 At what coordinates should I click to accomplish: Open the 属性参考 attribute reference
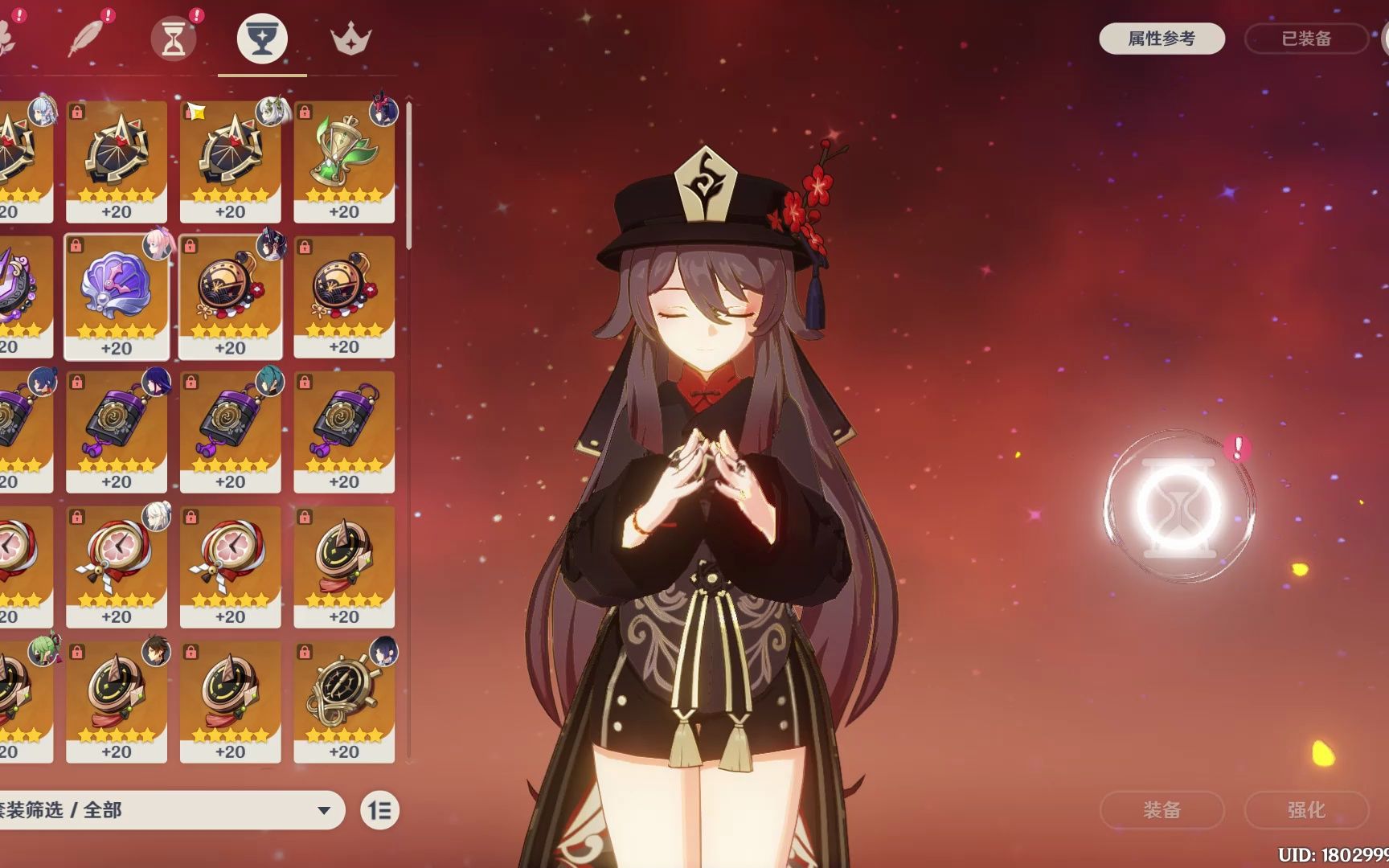point(1162,39)
